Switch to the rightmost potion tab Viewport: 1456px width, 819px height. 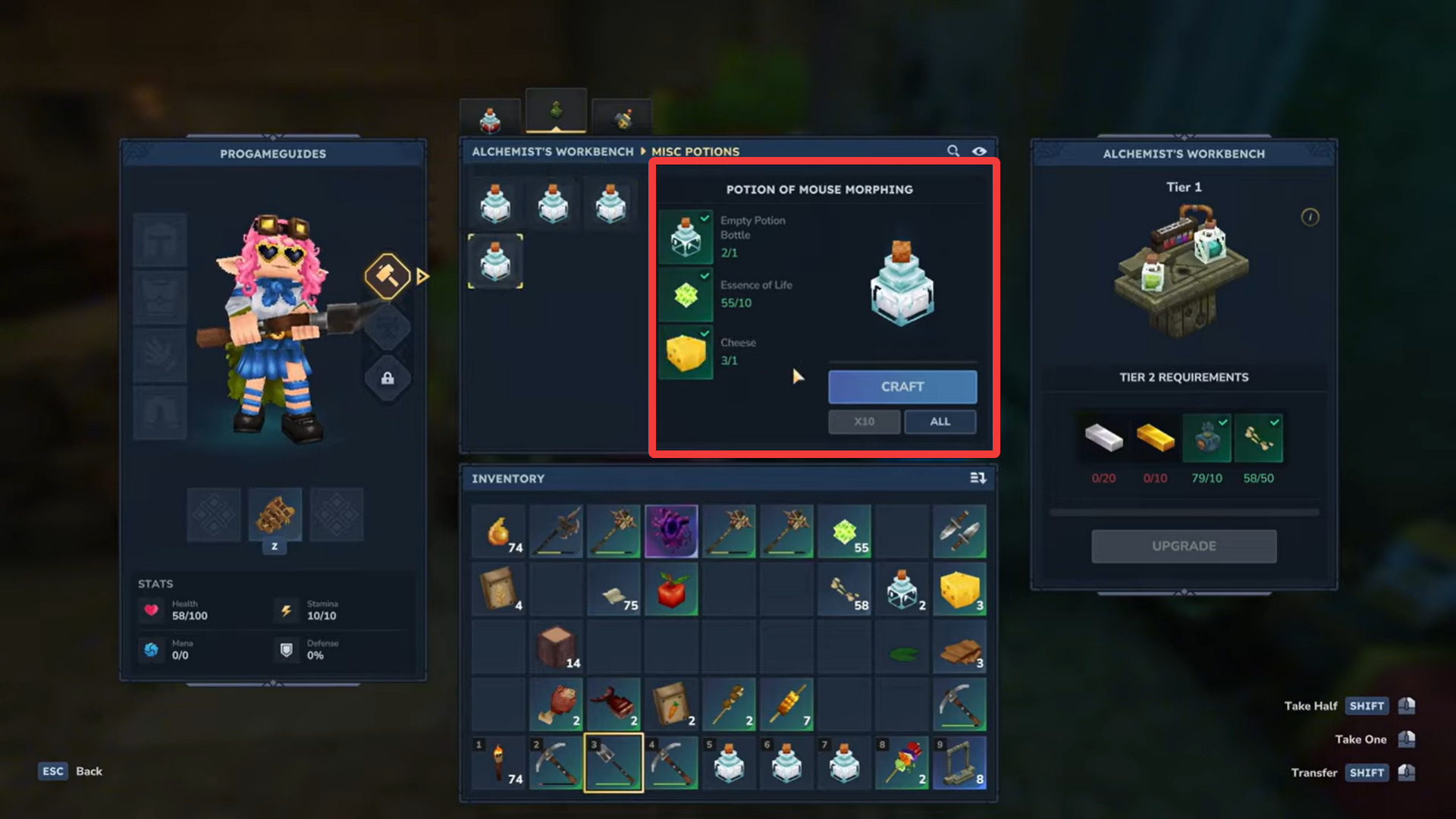click(620, 118)
